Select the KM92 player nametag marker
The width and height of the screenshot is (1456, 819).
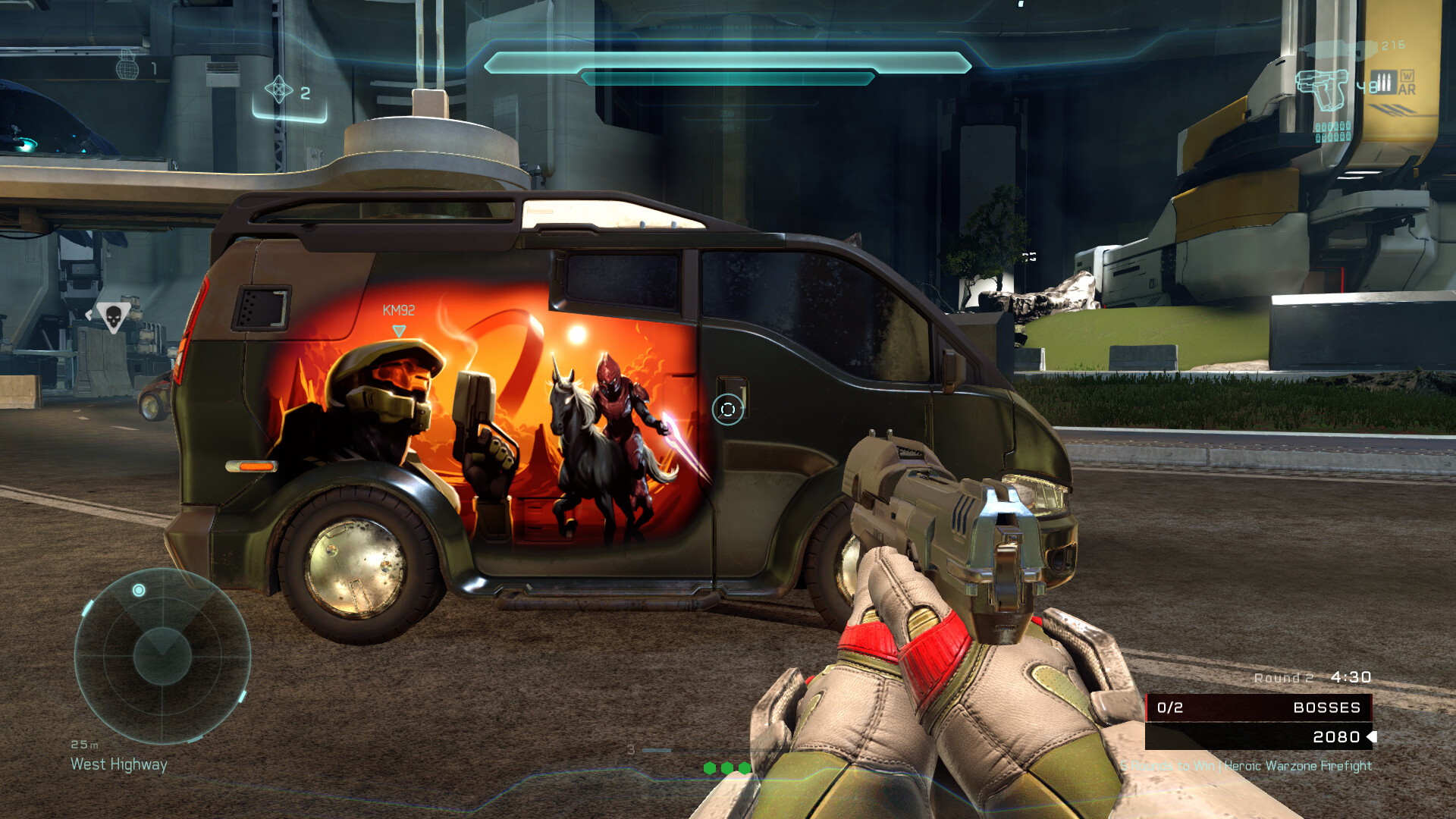click(x=398, y=311)
